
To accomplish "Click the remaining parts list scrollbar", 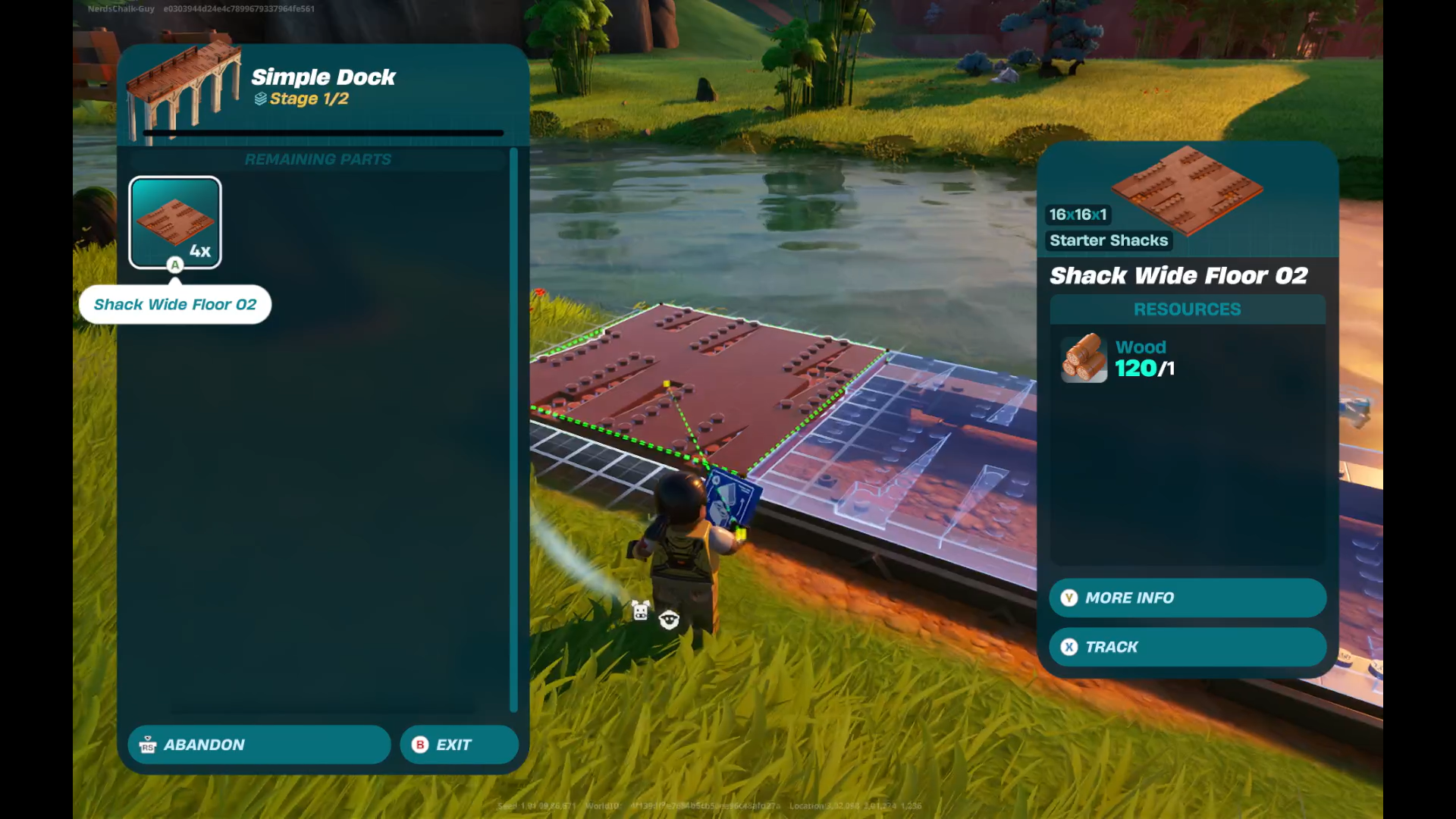I will 513,429.
